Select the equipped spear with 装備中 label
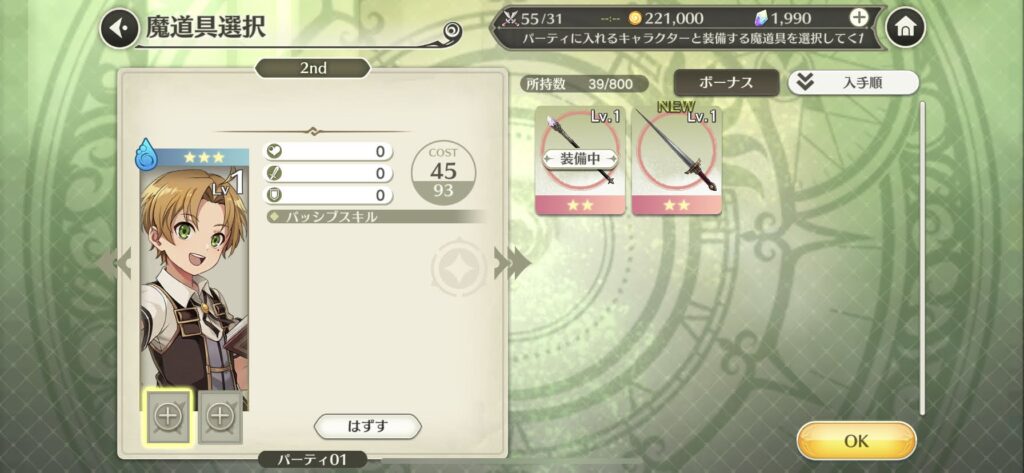Screen dimensions: 1024x473 click(579, 160)
